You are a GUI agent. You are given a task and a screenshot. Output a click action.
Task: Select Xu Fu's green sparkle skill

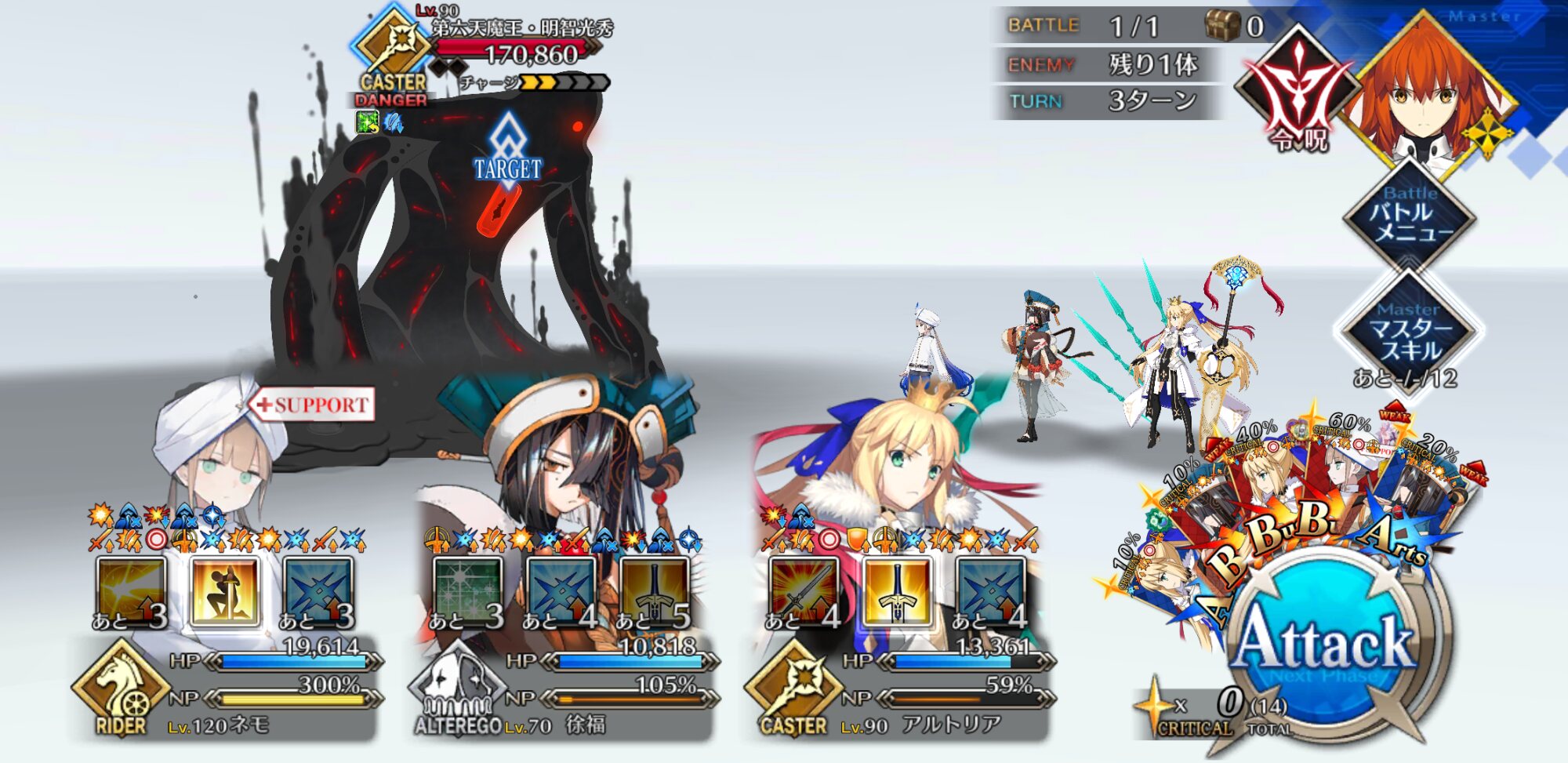(467, 590)
